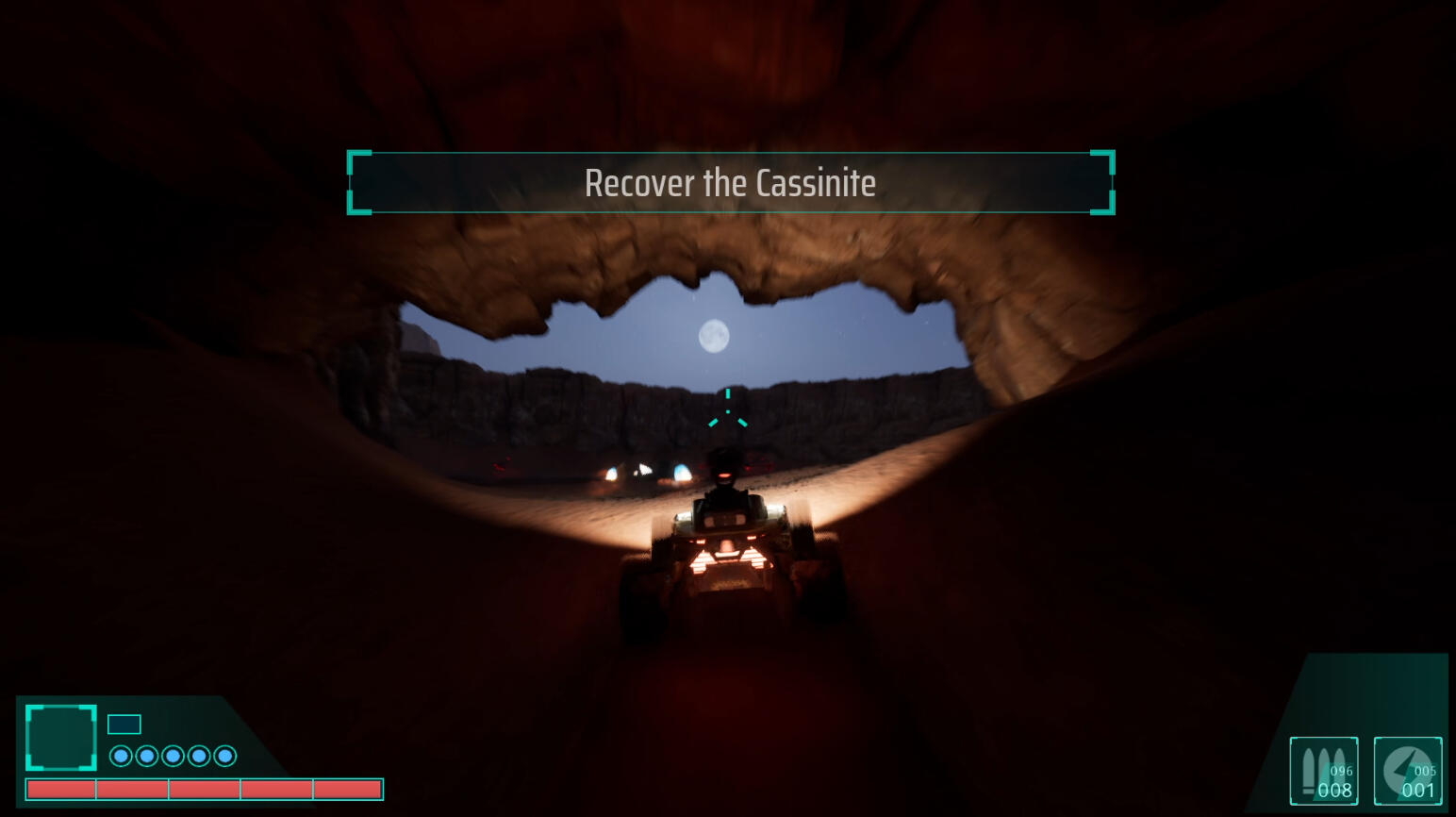Select the bullets ammo weapon slot
Viewport: 1456px width, 817px height.
1324,771
